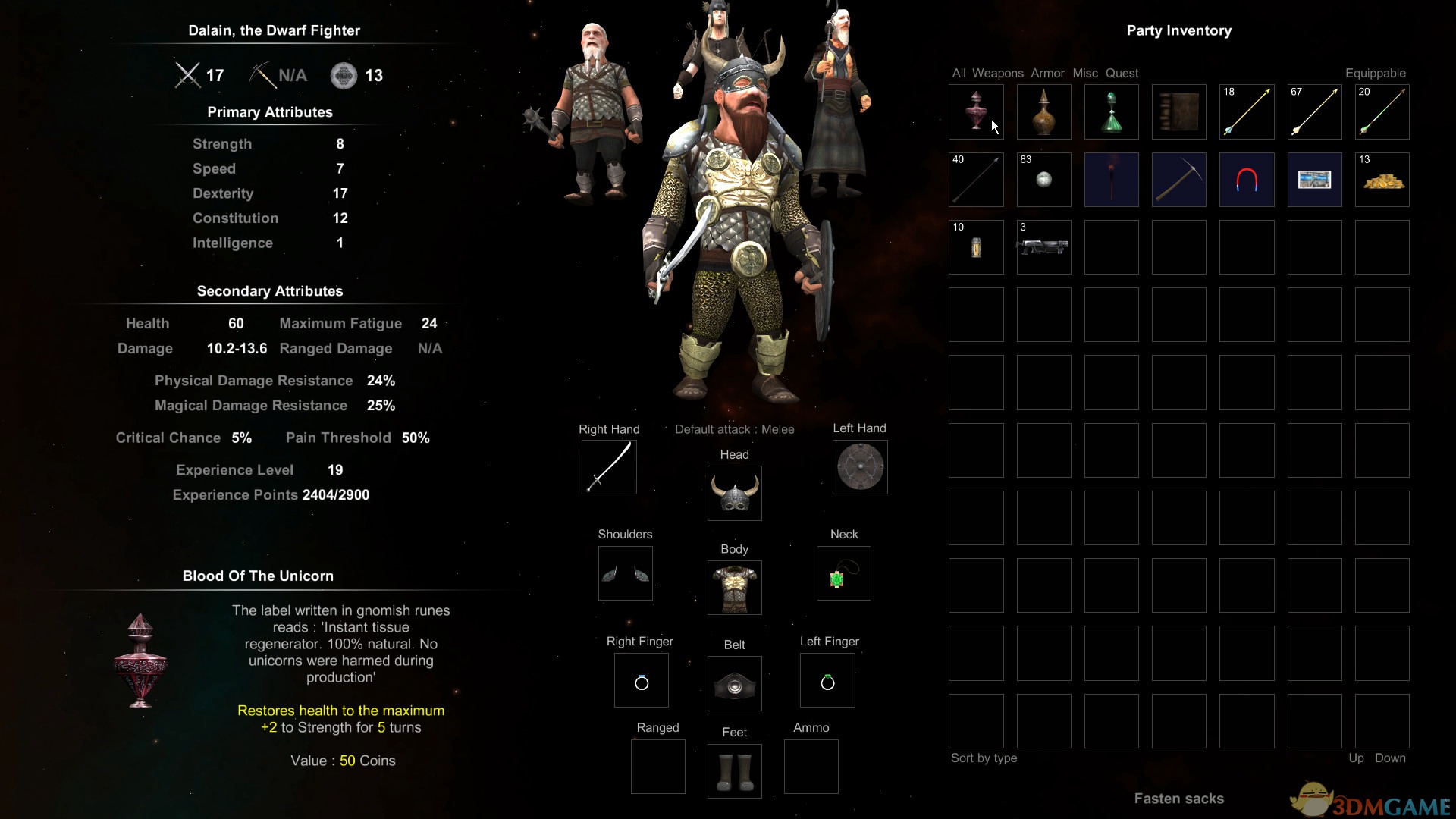Viewport: 1456px width, 819px height.
Task: Select the Body armor slot
Action: click(734, 588)
